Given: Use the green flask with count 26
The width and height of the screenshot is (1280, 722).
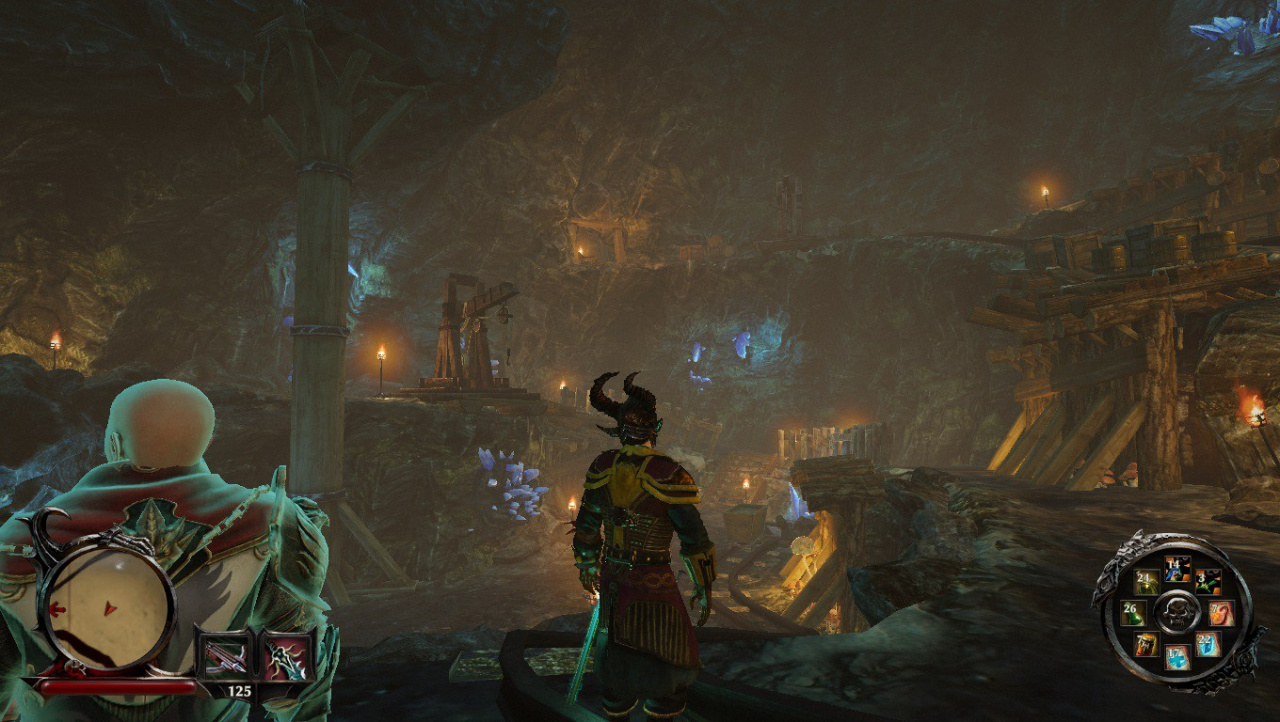Looking at the screenshot, I should point(1133,613).
